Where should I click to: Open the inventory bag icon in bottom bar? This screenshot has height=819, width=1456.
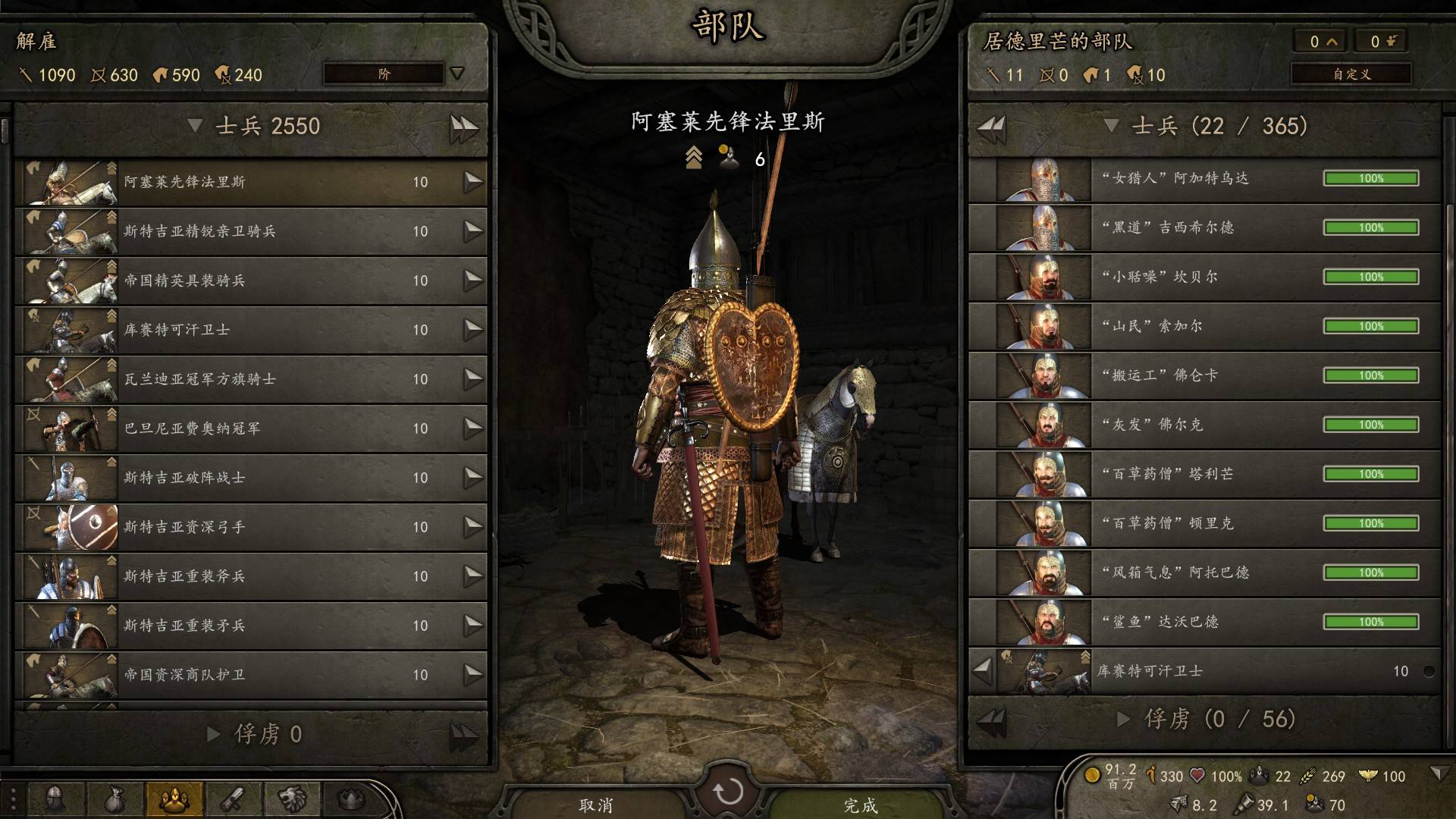tap(115, 799)
